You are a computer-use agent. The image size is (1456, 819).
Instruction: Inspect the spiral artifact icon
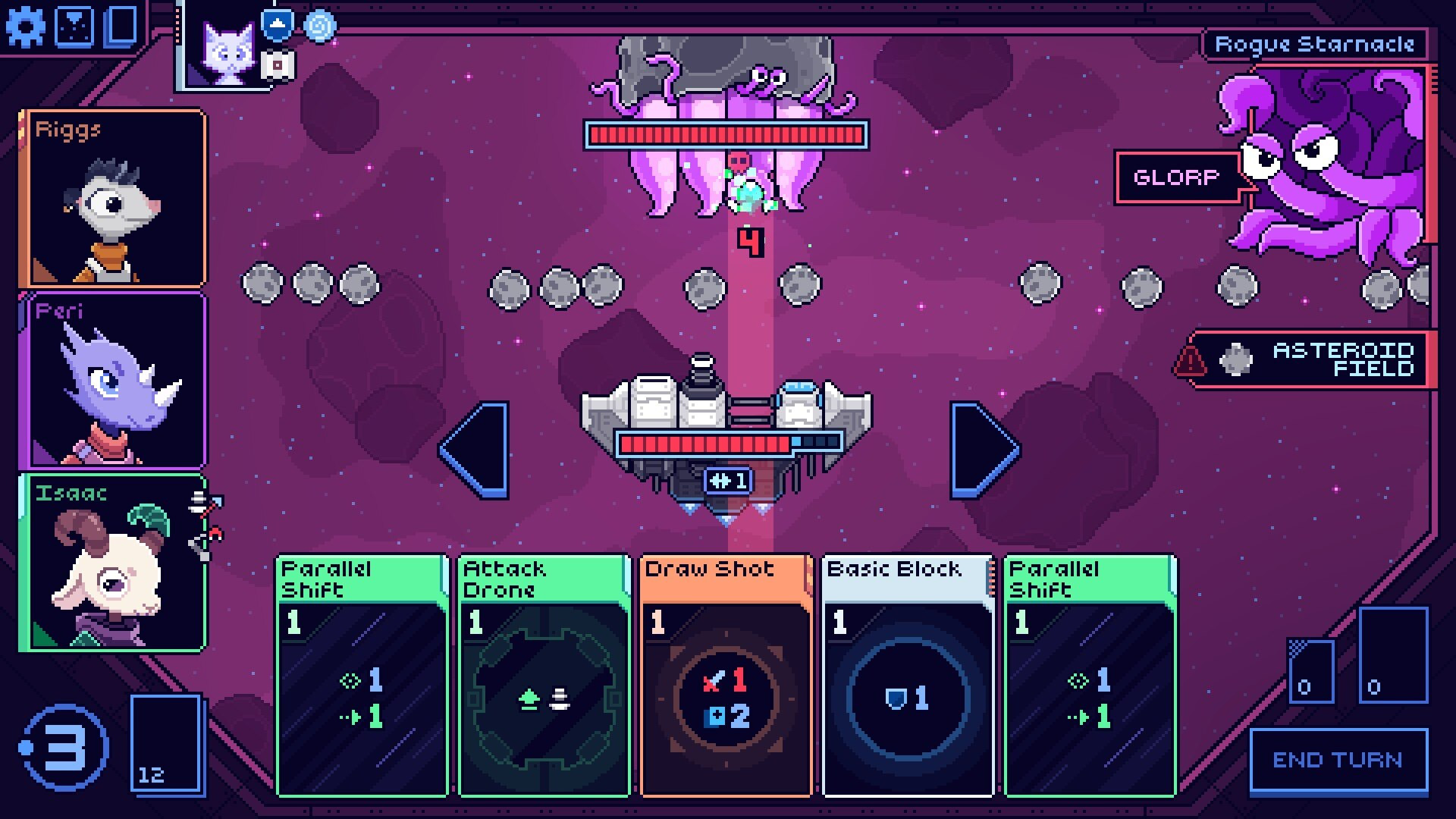coord(319,26)
